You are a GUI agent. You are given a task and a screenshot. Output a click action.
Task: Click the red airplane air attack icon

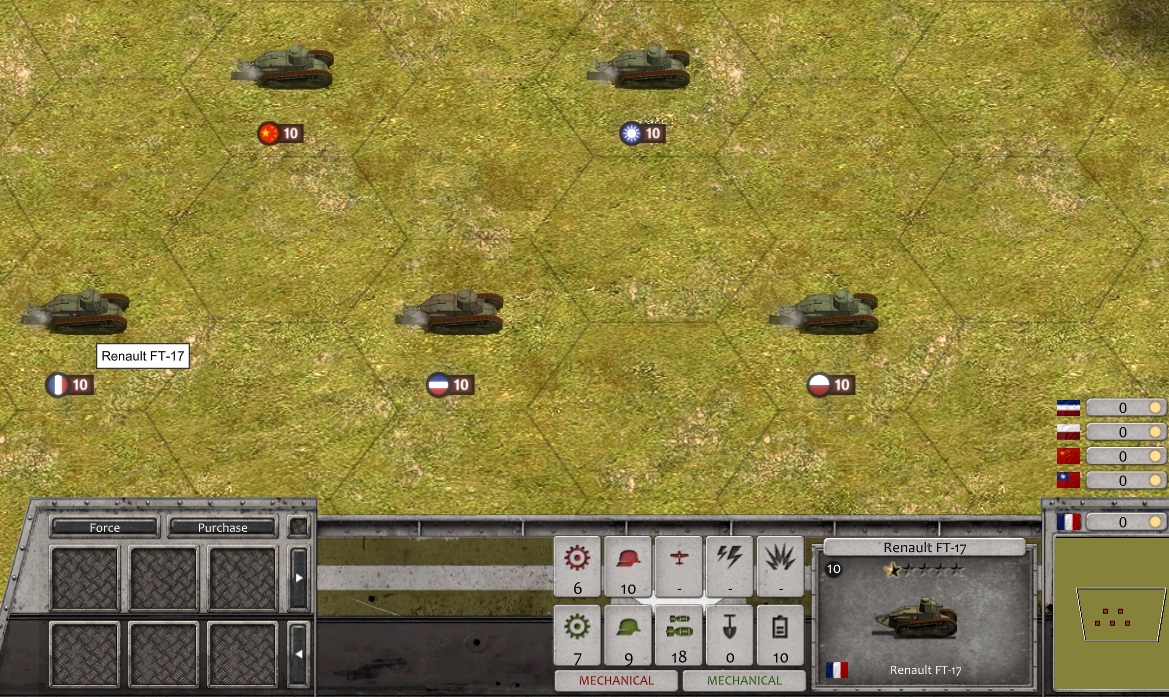pos(679,559)
